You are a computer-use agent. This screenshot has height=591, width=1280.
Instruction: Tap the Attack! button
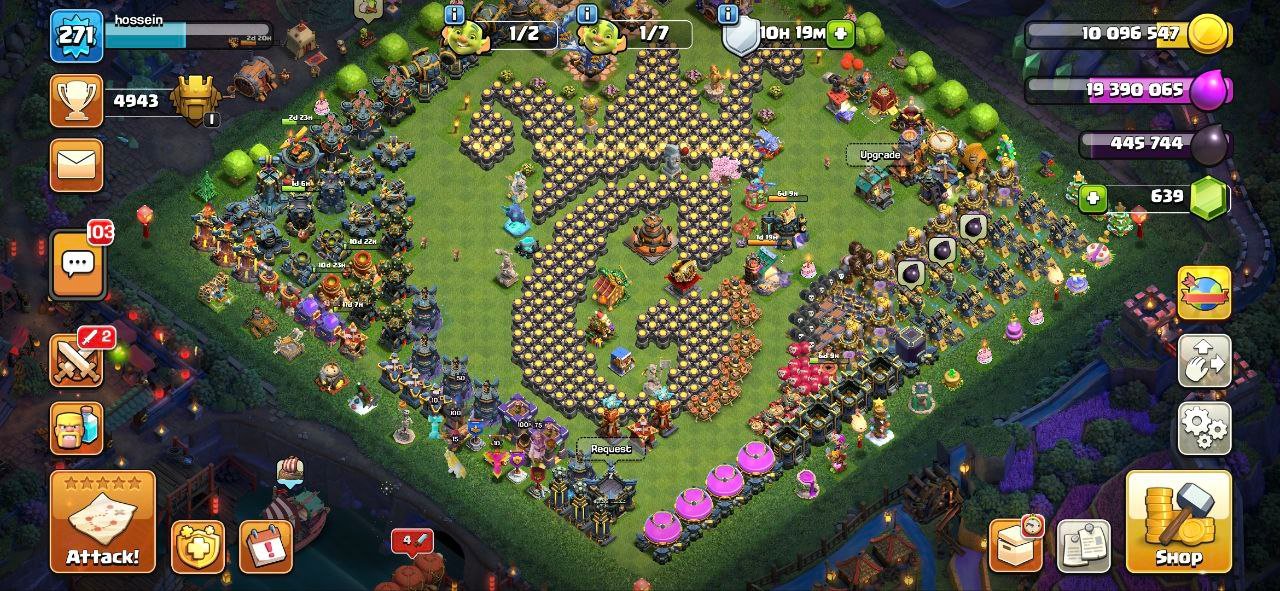tap(103, 522)
